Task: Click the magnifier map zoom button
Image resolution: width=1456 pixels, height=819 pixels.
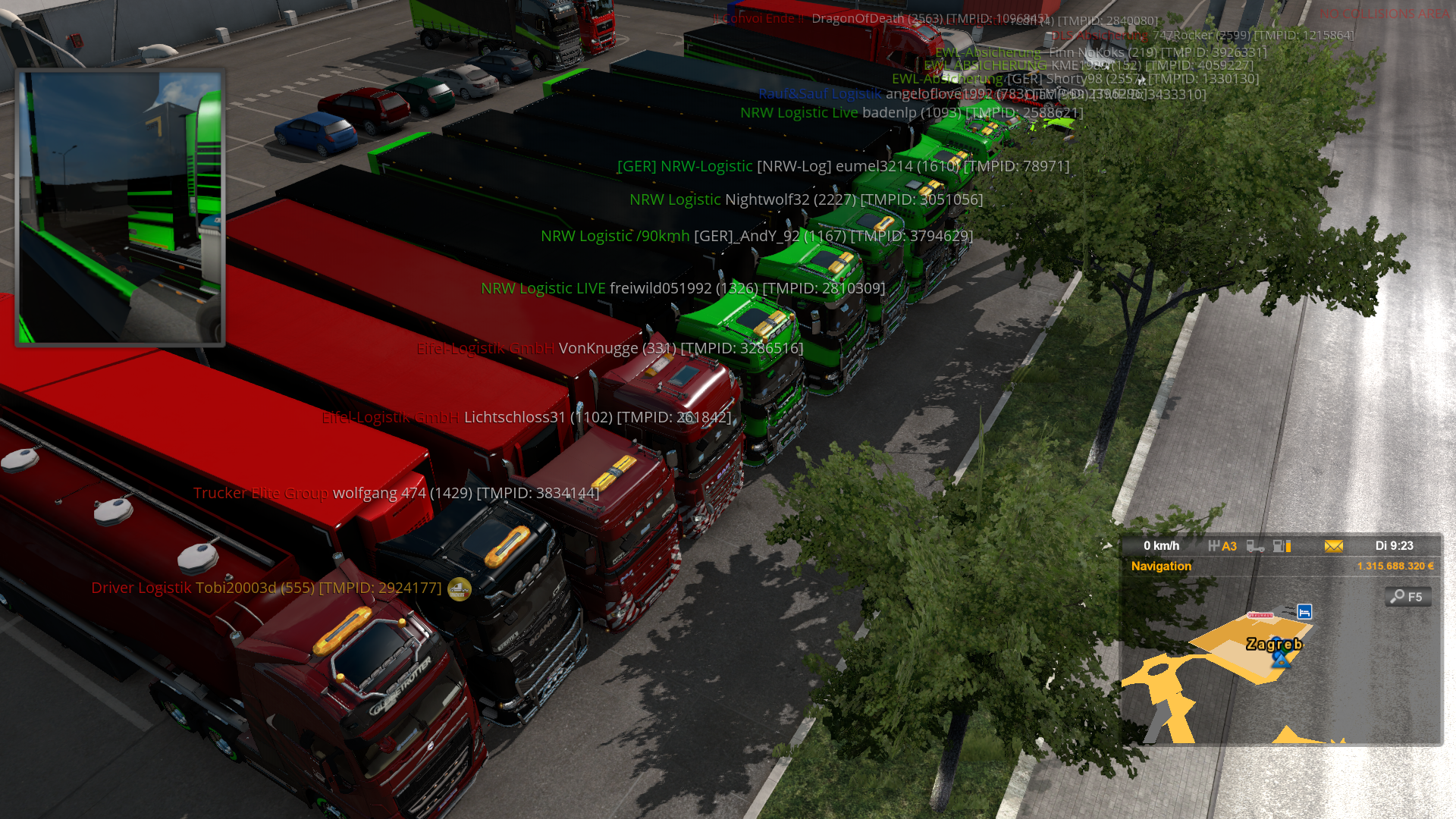Action: [1407, 597]
